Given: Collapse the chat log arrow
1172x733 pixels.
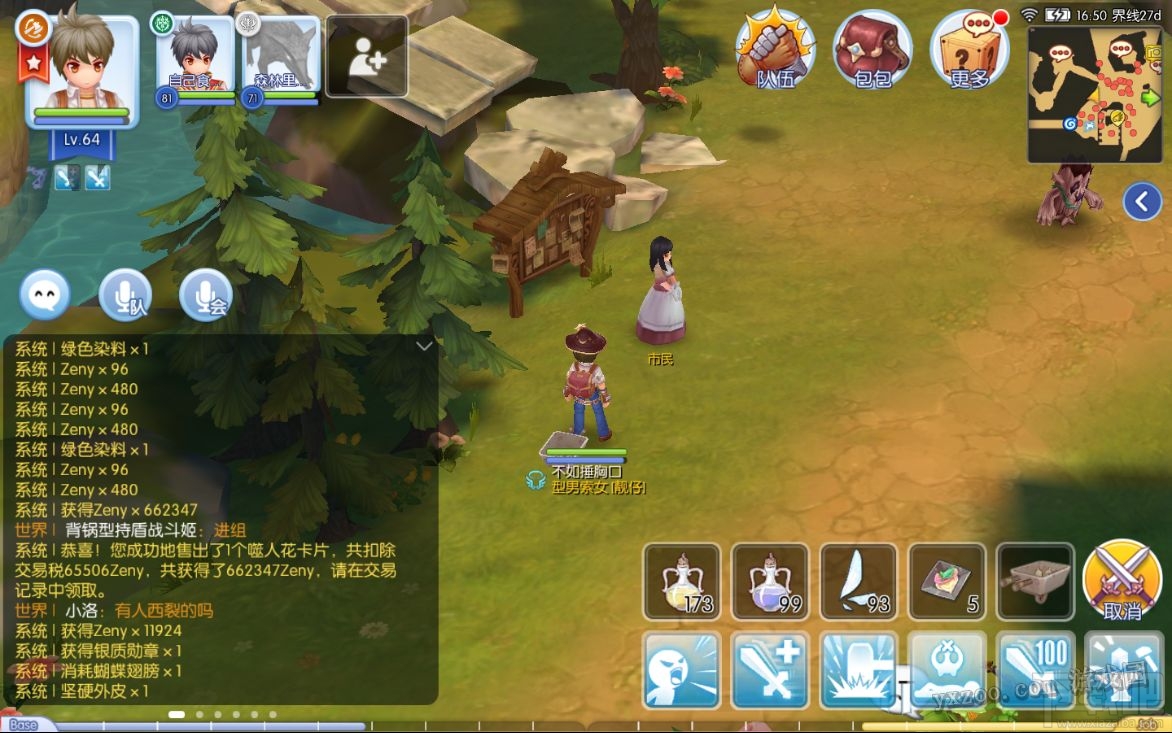Looking at the screenshot, I should [424, 346].
